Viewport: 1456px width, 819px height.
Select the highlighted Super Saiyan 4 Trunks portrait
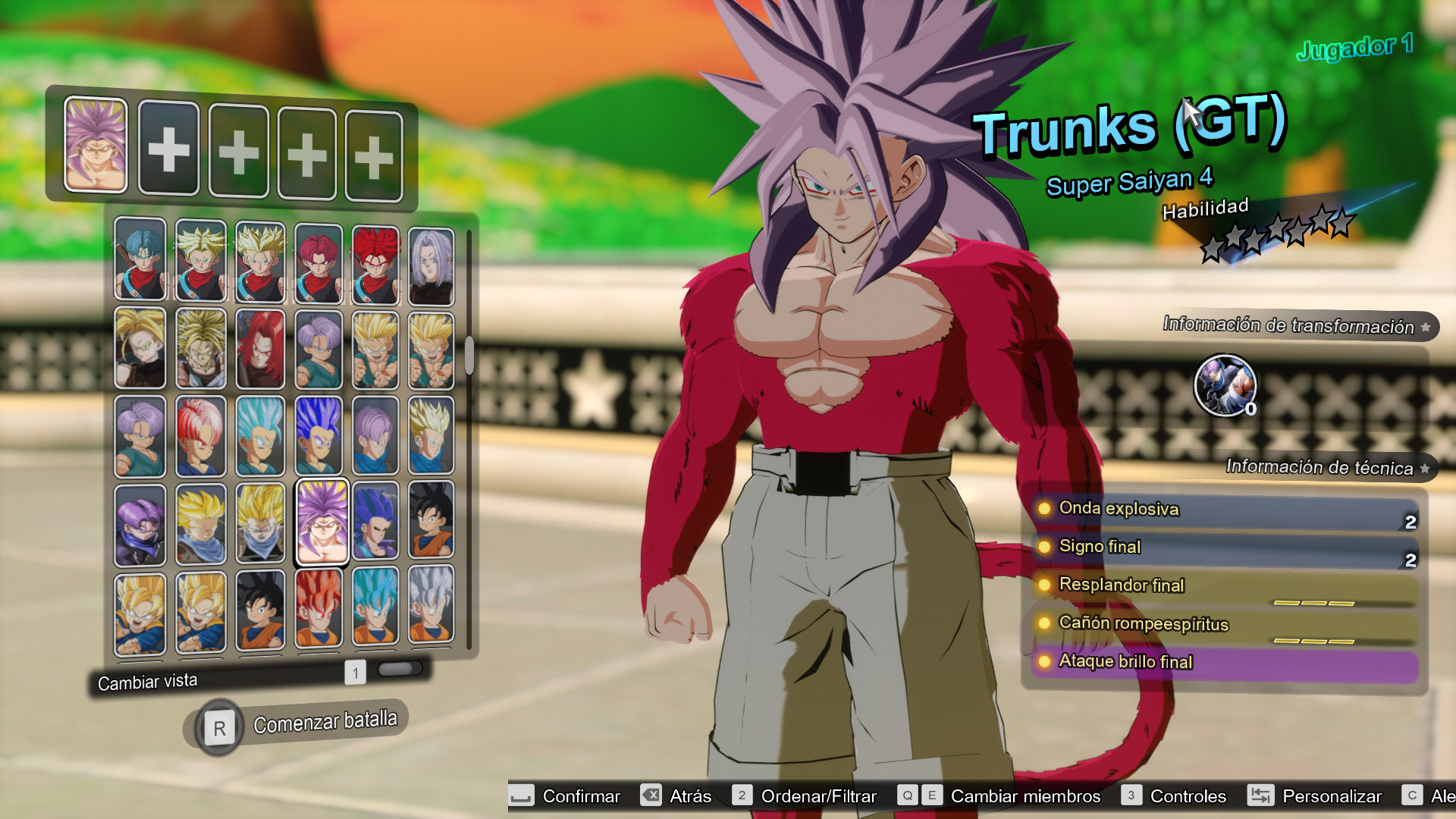322,522
